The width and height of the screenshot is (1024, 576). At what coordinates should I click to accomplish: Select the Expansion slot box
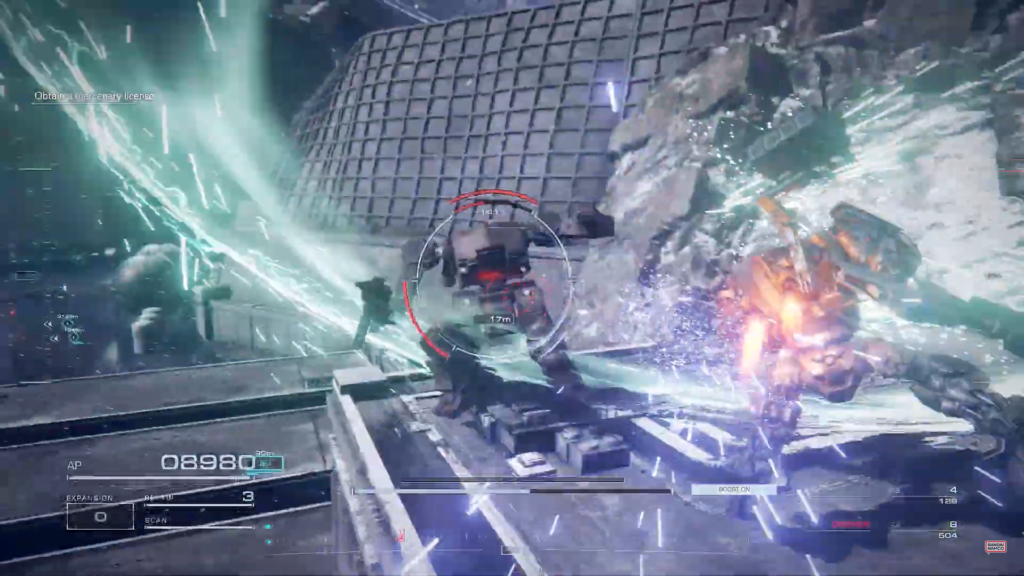pos(100,515)
